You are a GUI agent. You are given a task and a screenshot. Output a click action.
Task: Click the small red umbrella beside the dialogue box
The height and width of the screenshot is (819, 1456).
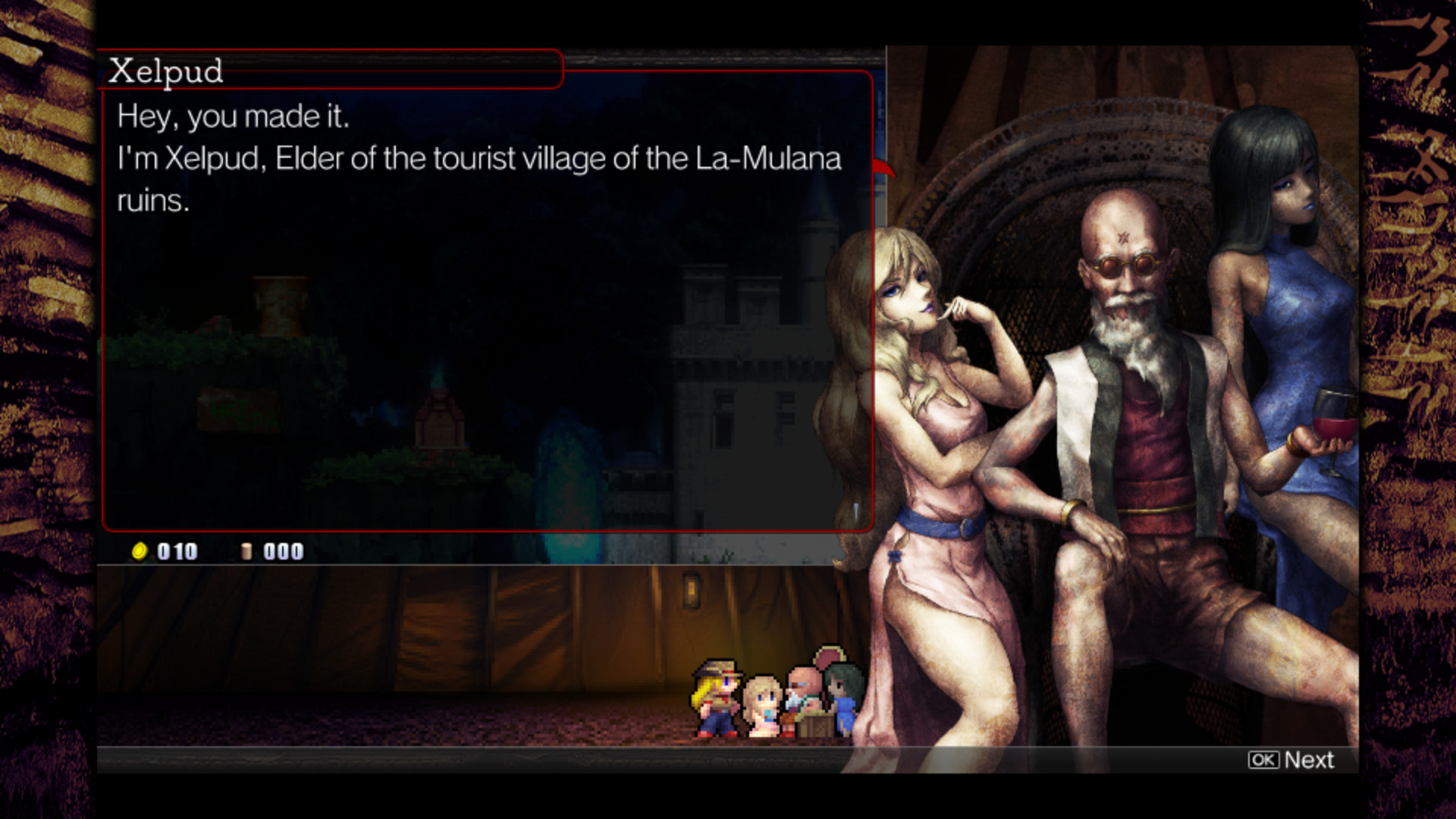point(883,169)
